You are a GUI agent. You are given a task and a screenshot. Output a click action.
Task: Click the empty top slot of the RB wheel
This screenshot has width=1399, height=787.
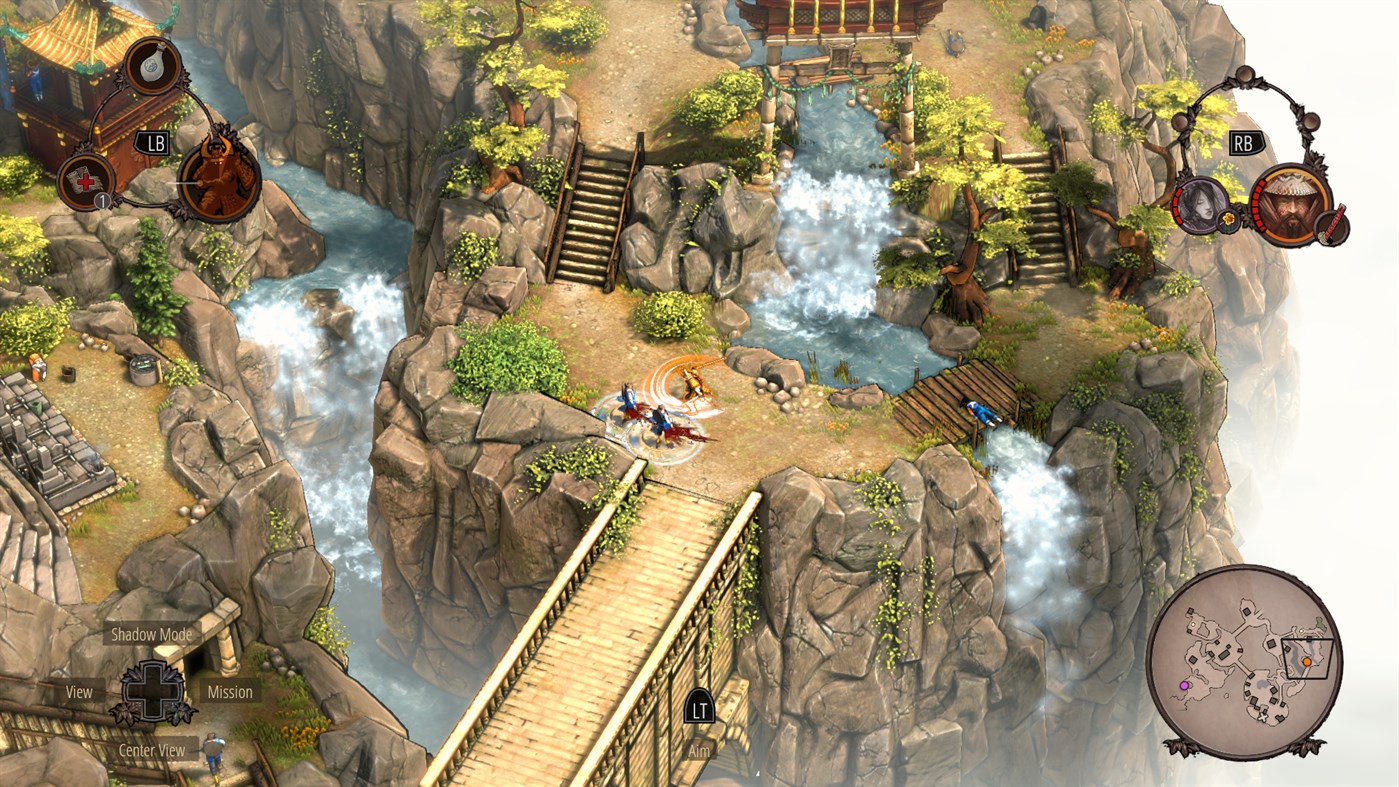pyautogui.click(x=1246, y=75)
